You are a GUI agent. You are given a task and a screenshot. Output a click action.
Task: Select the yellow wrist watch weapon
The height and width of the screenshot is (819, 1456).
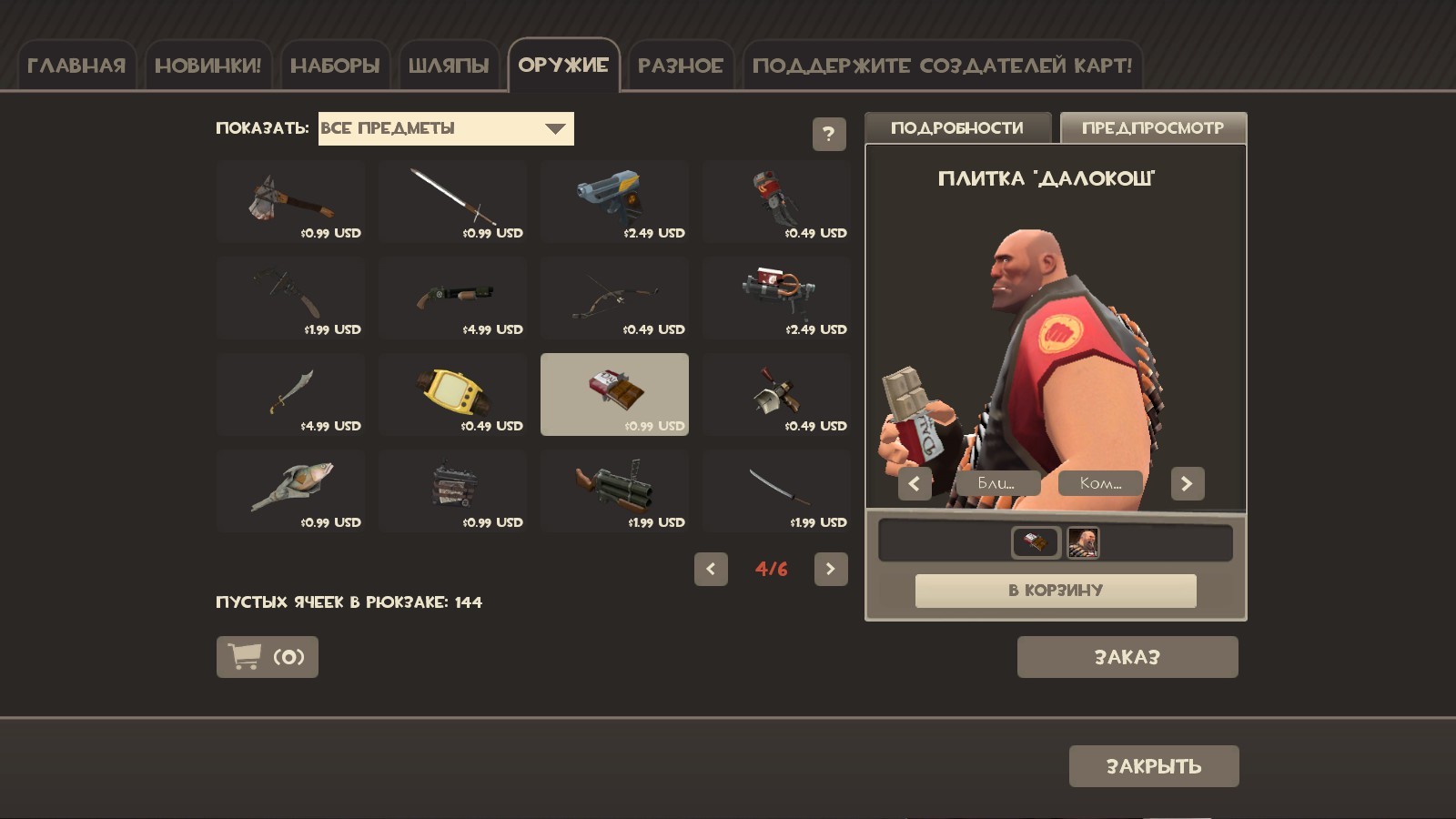452,395
